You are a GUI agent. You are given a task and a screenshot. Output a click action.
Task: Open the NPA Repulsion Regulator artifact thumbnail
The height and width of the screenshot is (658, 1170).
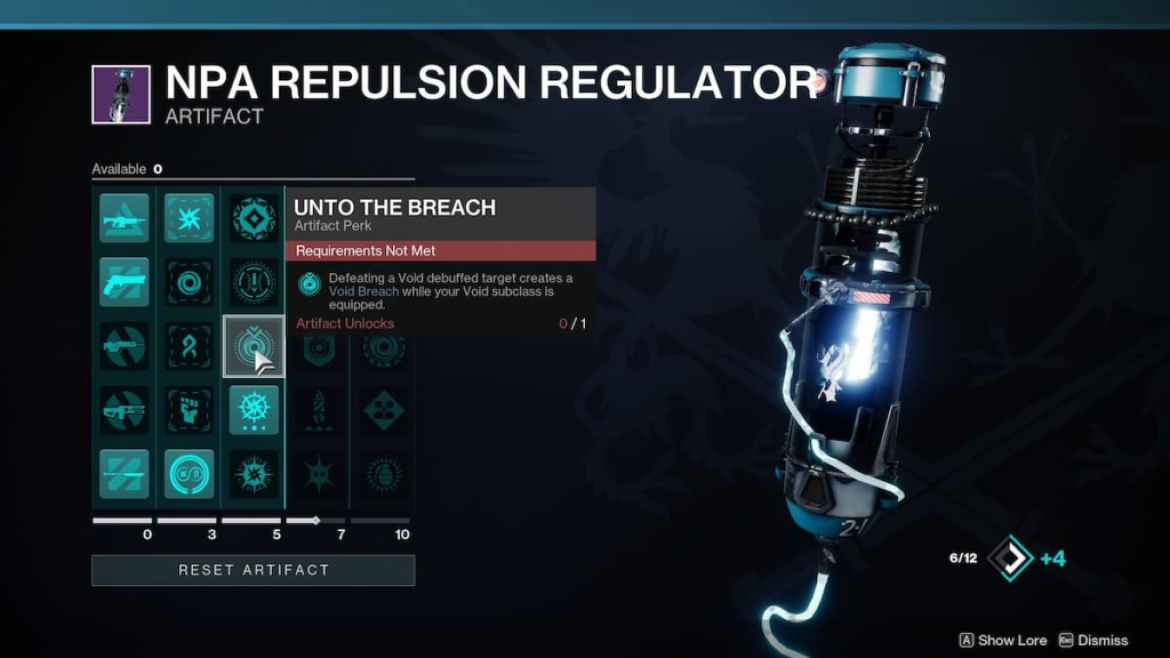[121, 95]
